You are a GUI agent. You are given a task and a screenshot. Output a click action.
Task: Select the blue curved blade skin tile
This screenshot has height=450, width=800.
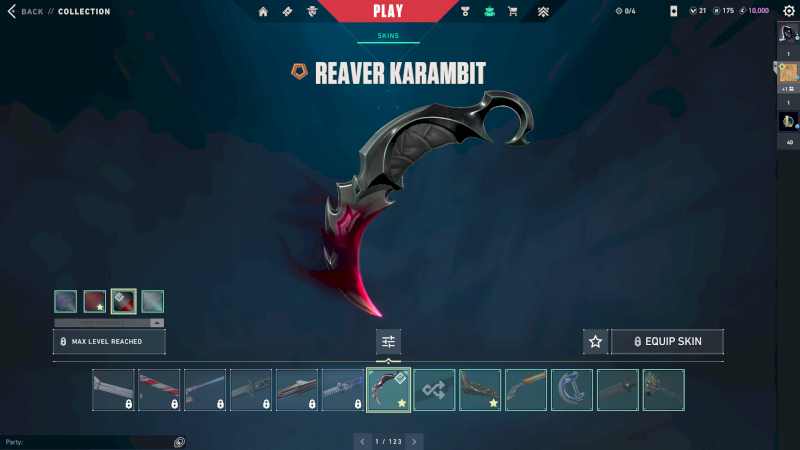(572, 390)
